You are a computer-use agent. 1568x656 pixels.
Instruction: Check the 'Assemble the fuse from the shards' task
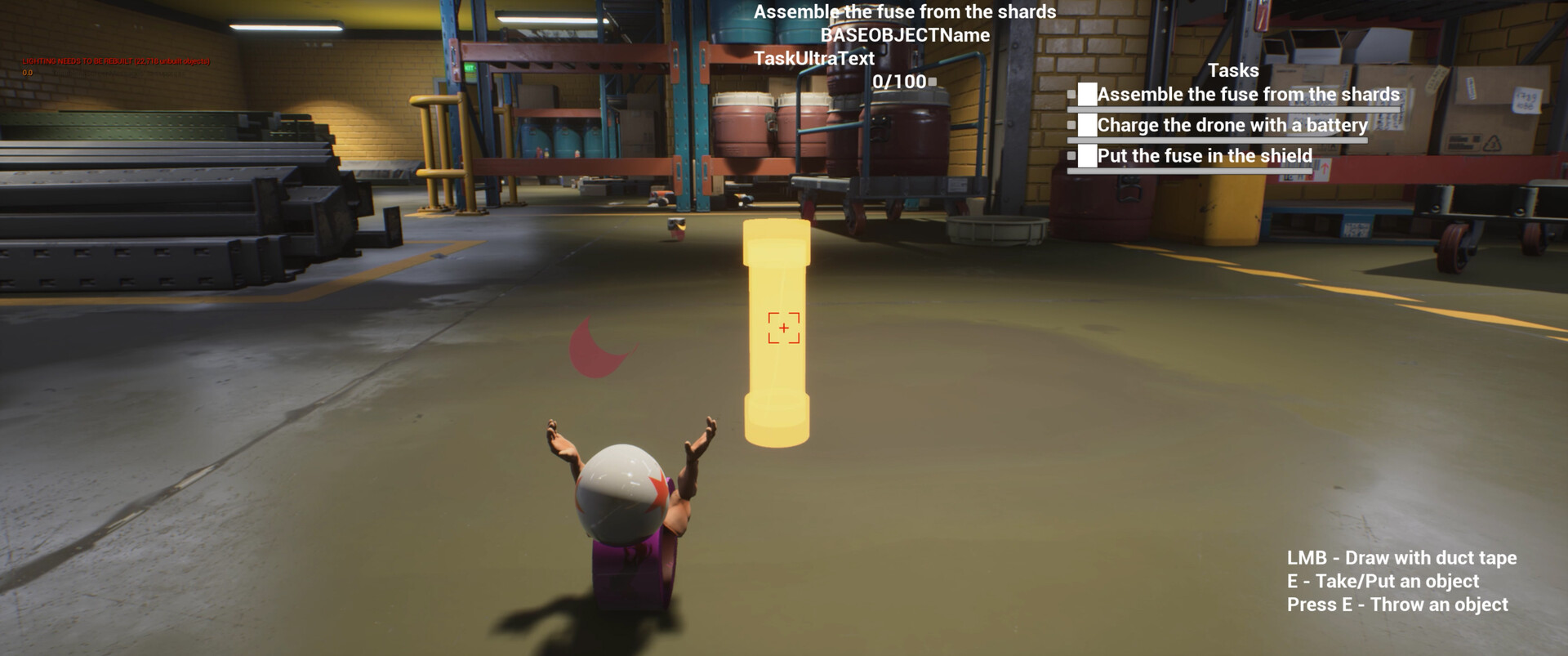(x=1089, y=94)
